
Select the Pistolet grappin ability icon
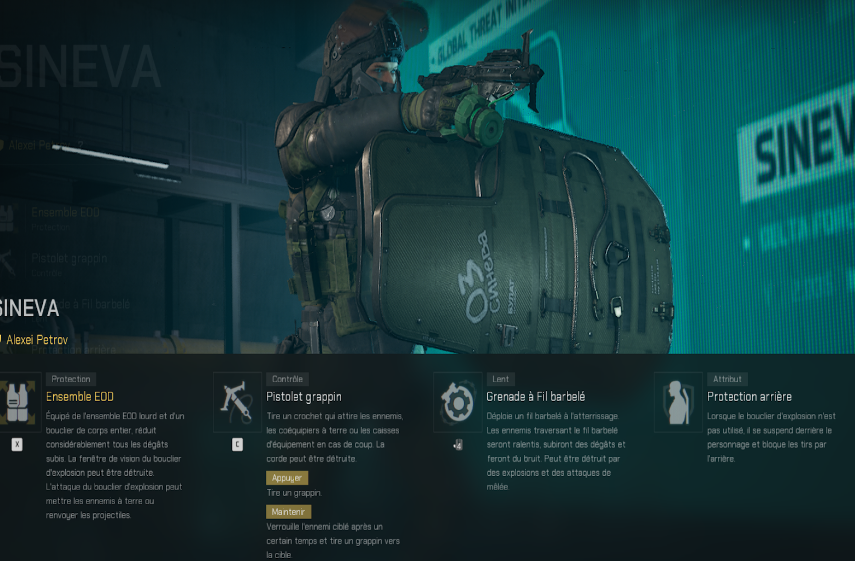pos(237,402)
